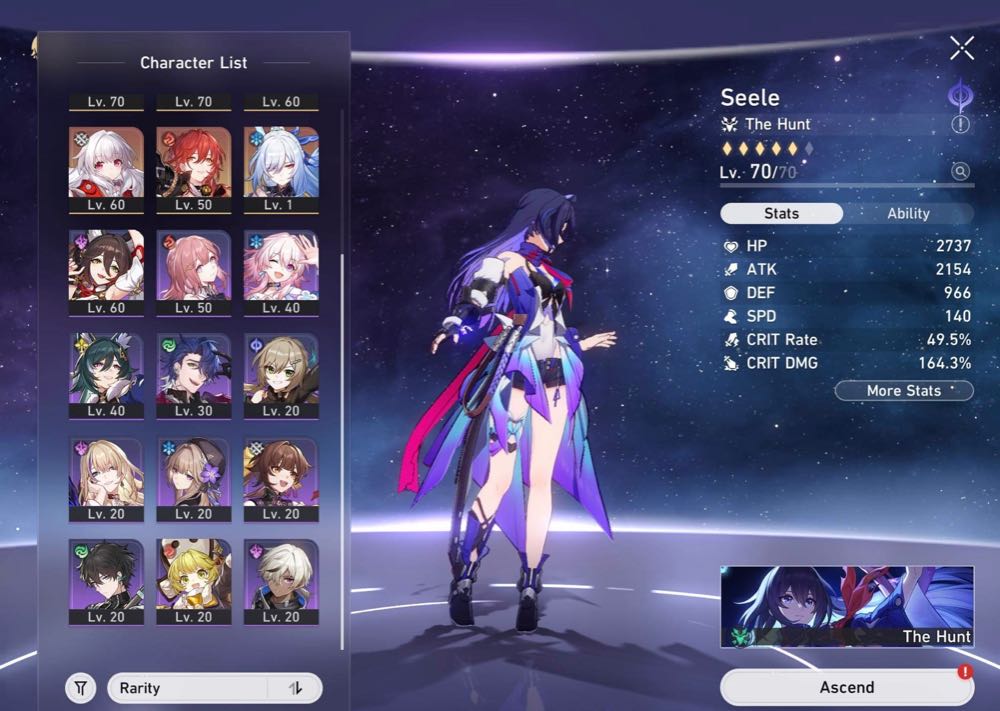The height and width of the screenshot is (711, 1000).
Task: View The Hunt path info icon
Action: coord(960,124)
